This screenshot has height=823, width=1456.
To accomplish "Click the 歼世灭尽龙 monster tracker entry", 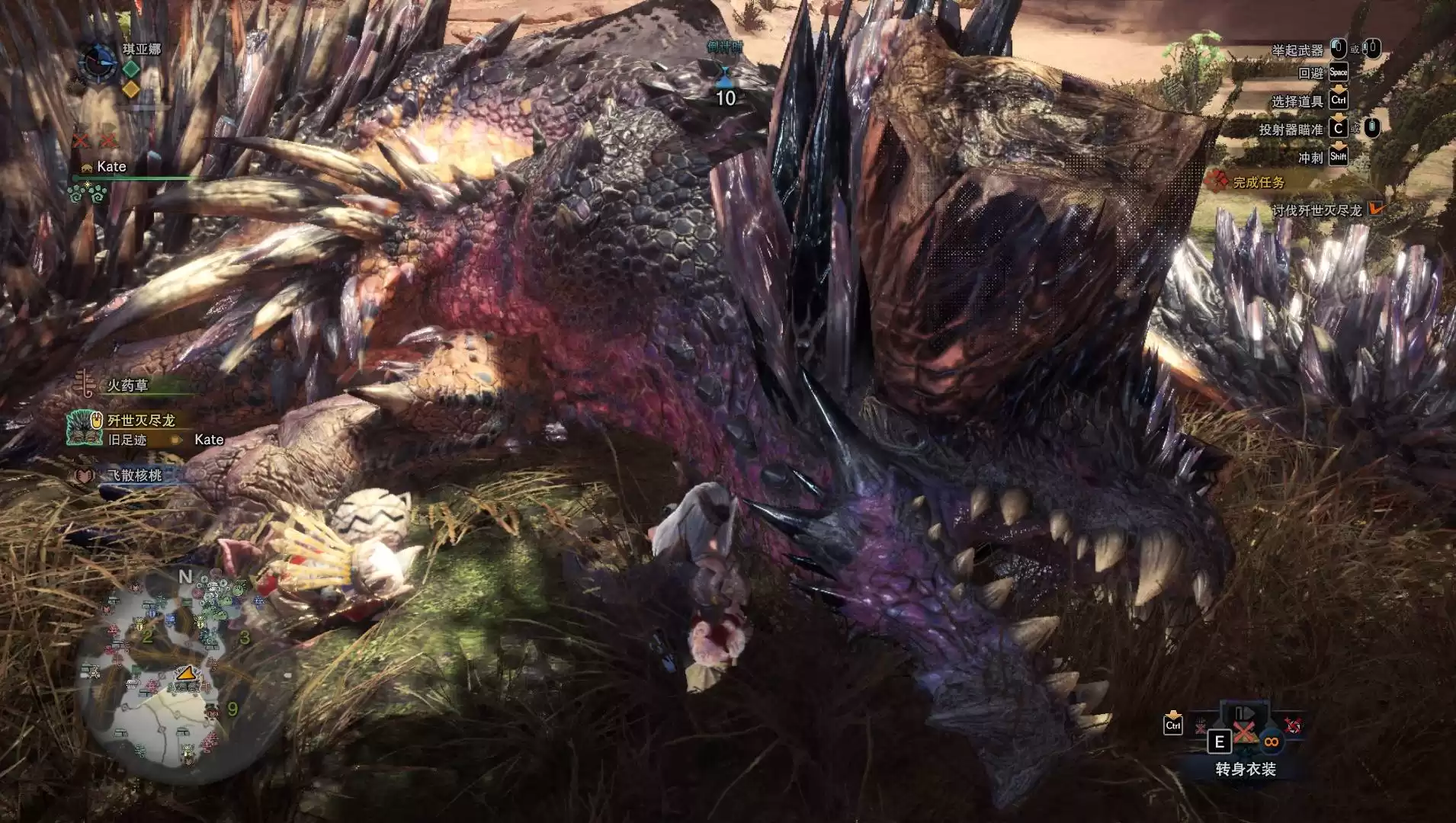I will [141, 421].
